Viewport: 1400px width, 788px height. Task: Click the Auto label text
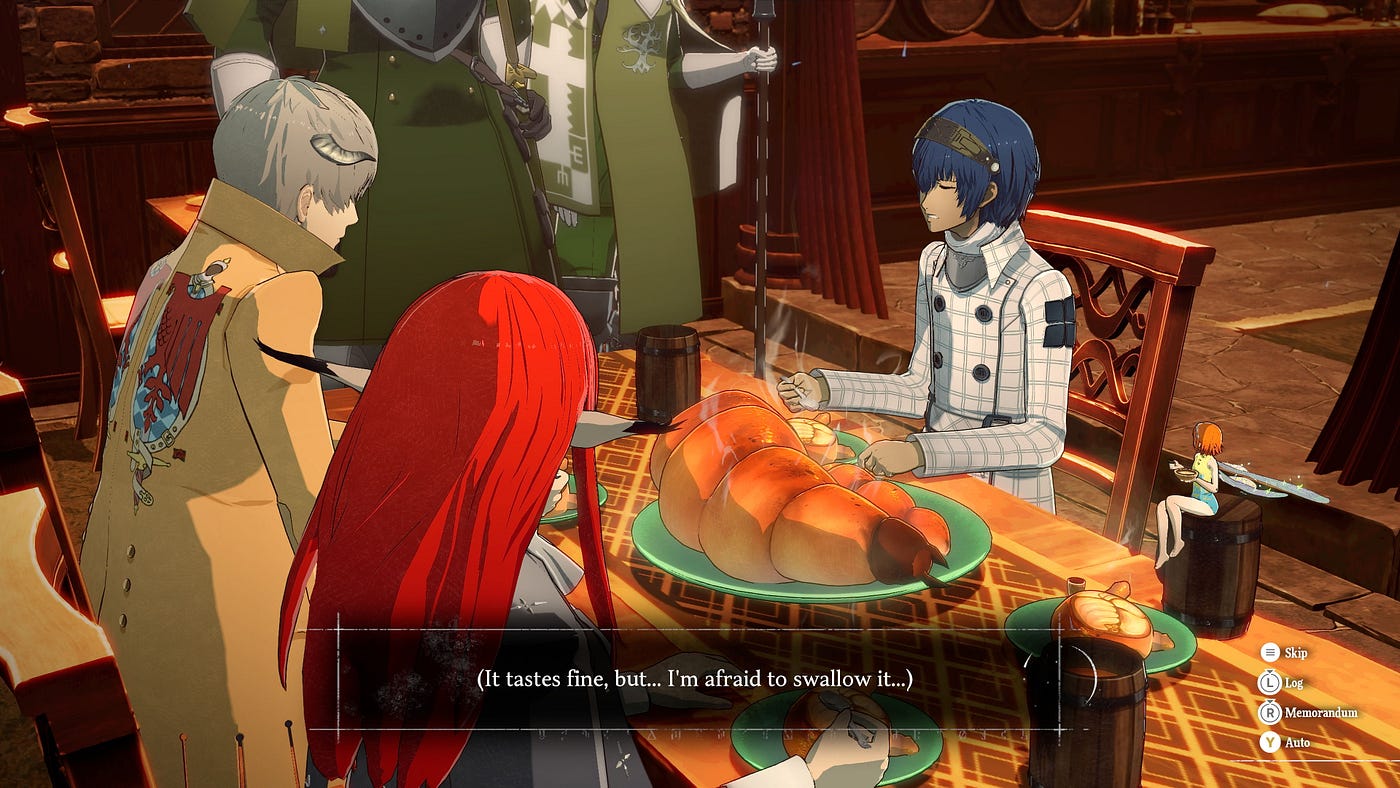tap(1298, 742)
